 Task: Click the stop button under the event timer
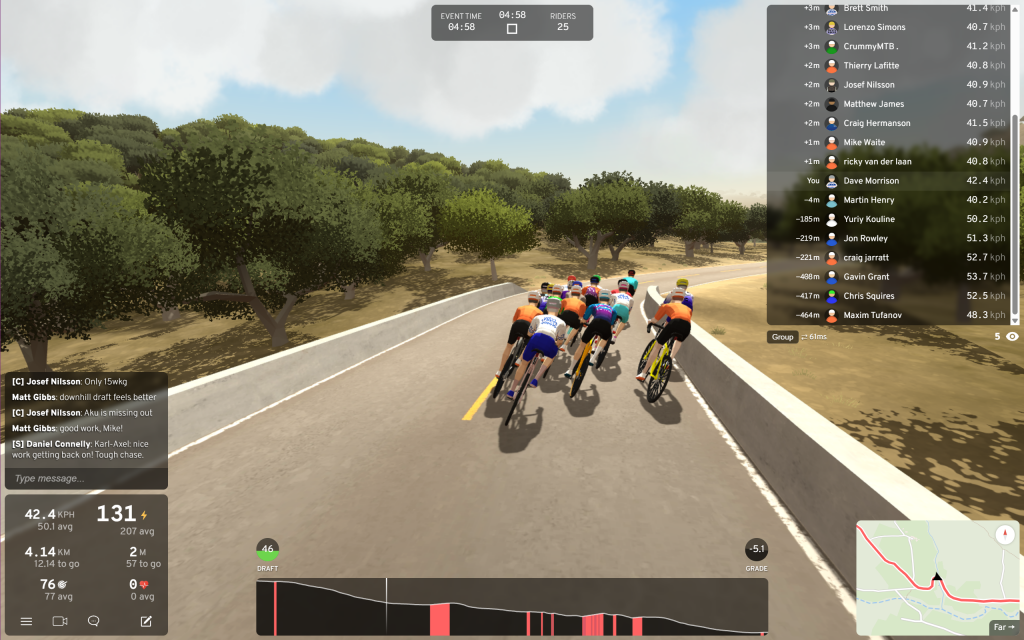(x=512, y=29)
